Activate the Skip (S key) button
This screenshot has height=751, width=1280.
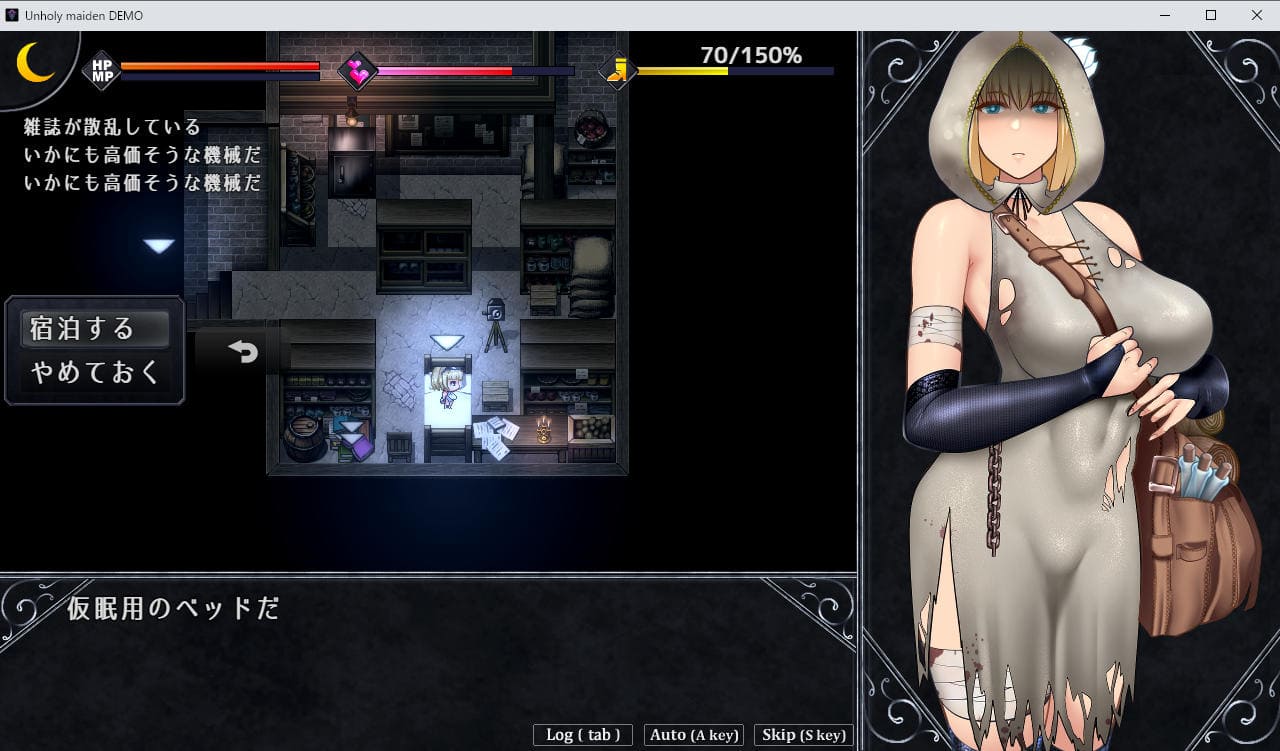(x=804, y=735)
